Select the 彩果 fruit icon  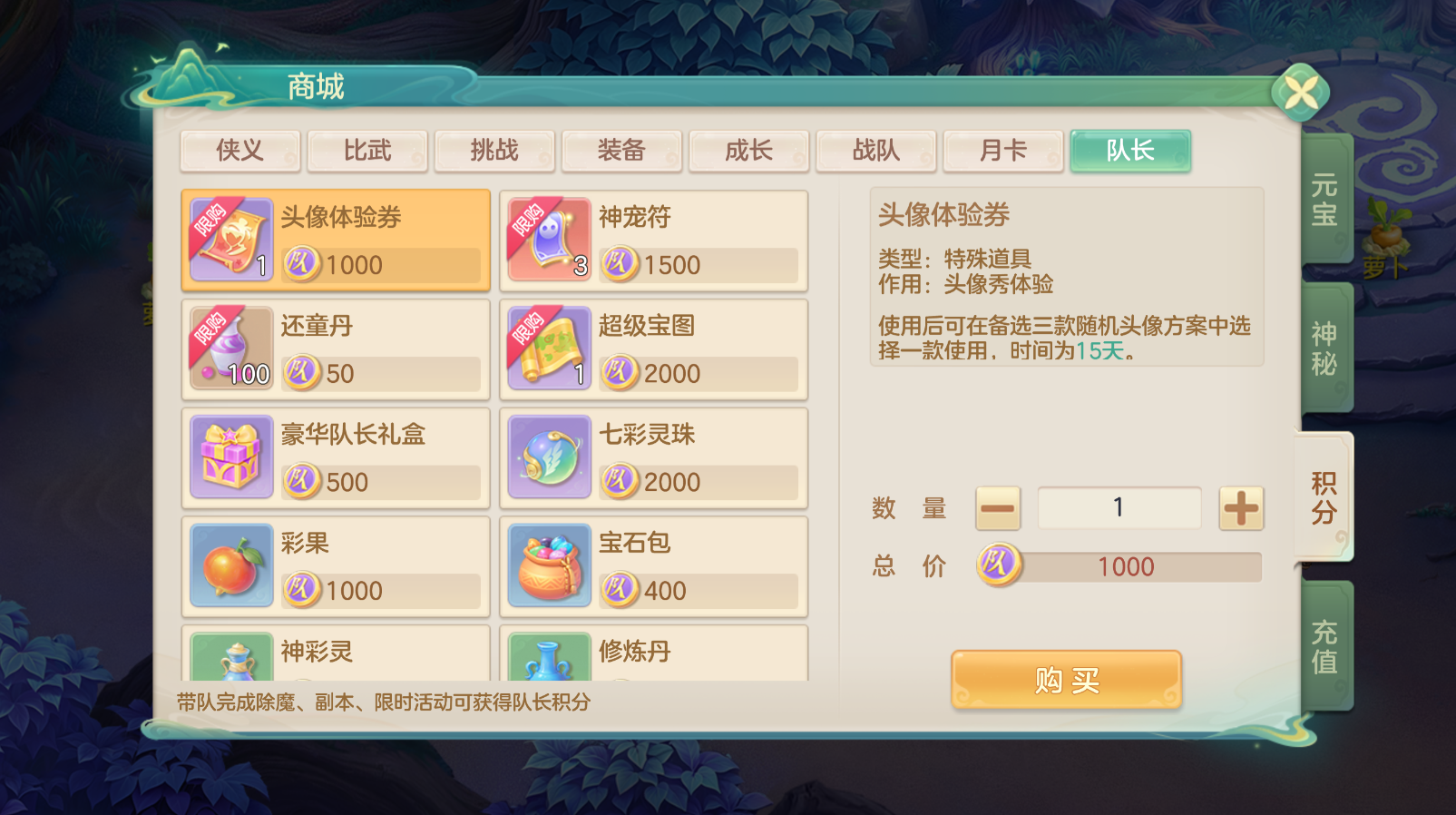pos(230,565)
